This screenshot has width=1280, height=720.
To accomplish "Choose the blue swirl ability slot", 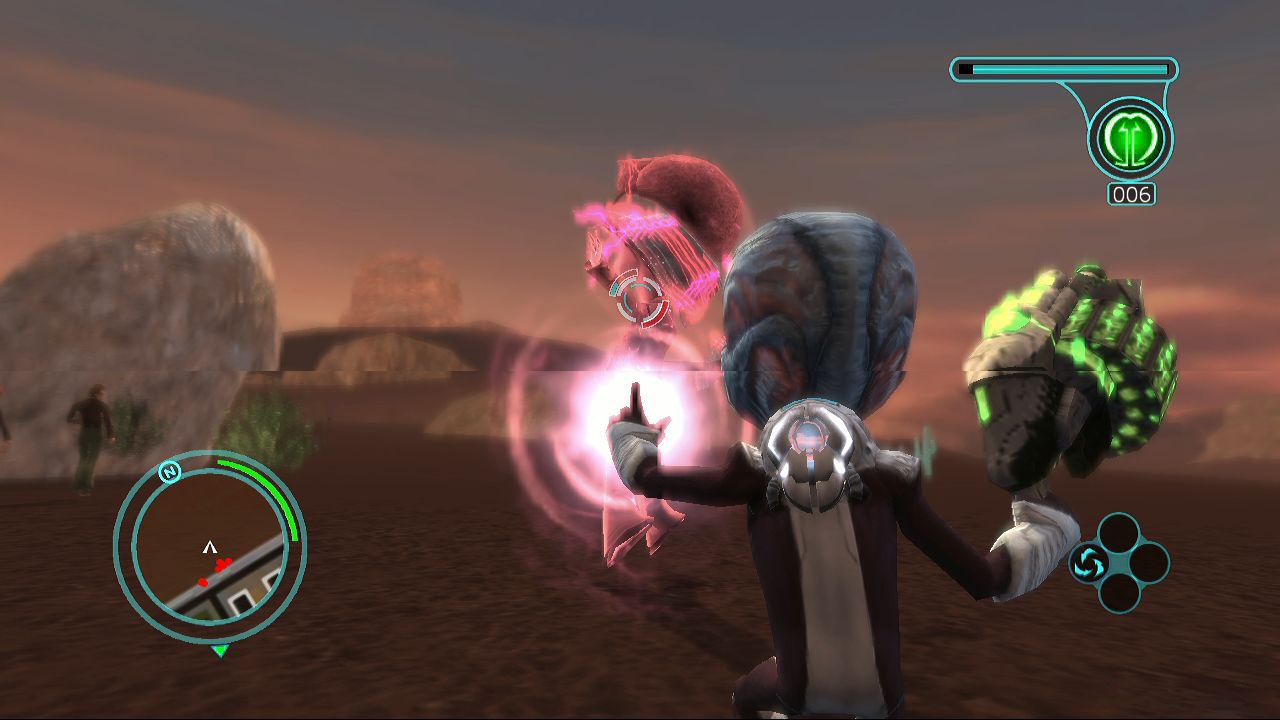I will pyautogui.click(x=1087, y=563).
